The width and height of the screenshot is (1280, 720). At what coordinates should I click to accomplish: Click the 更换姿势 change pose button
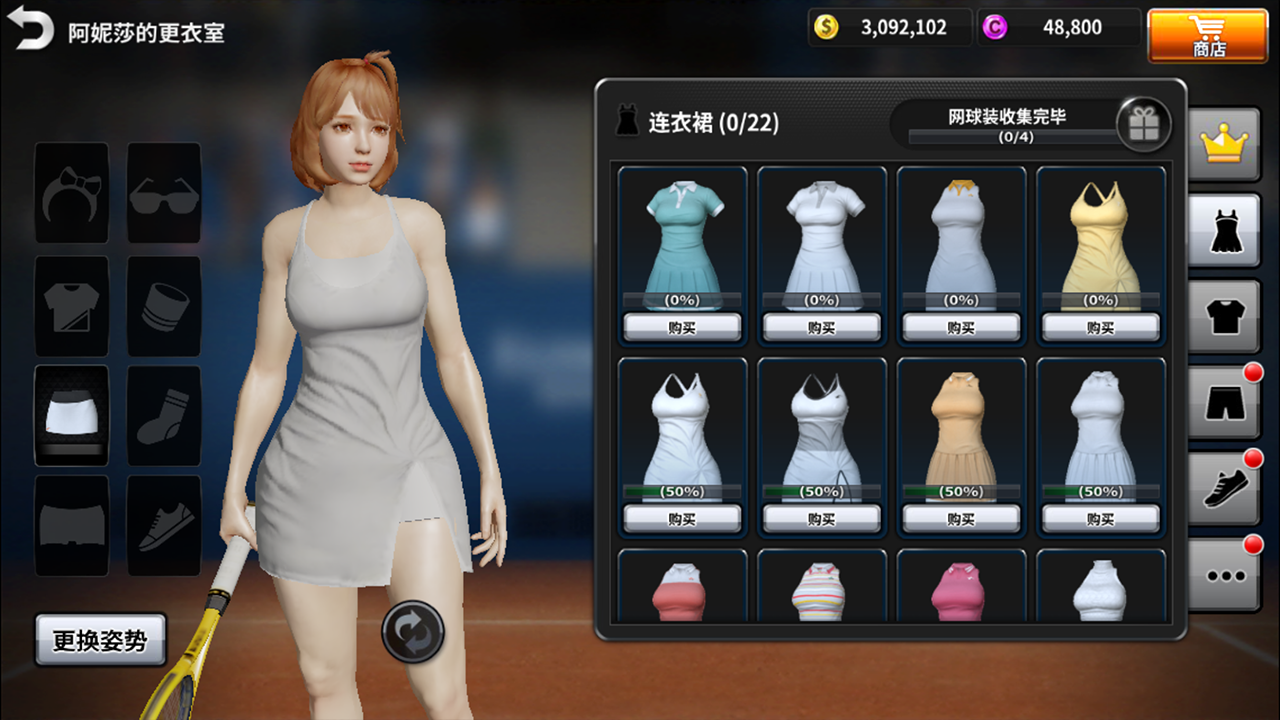pyautogui.click(x=100, y=640)
